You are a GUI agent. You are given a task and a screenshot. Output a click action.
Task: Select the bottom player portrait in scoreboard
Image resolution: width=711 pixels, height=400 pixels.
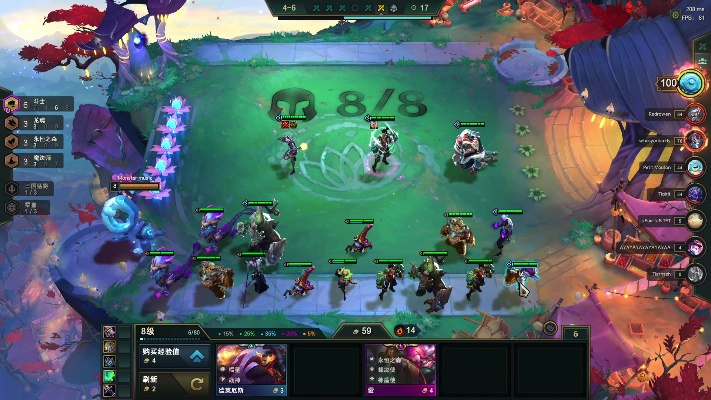click(696, 273)
